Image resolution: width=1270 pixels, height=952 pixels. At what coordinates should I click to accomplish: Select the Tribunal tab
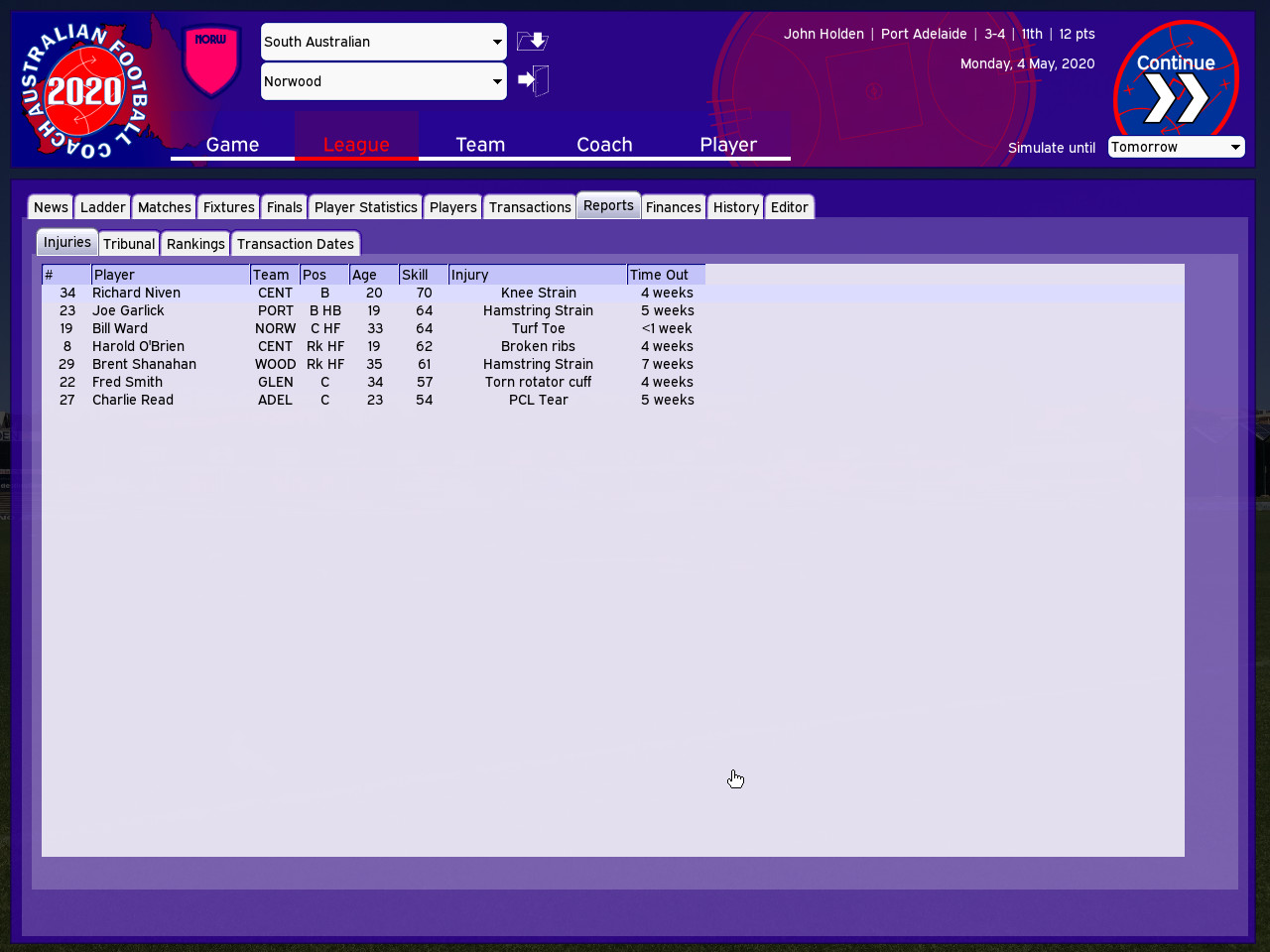tap(128, 243)
